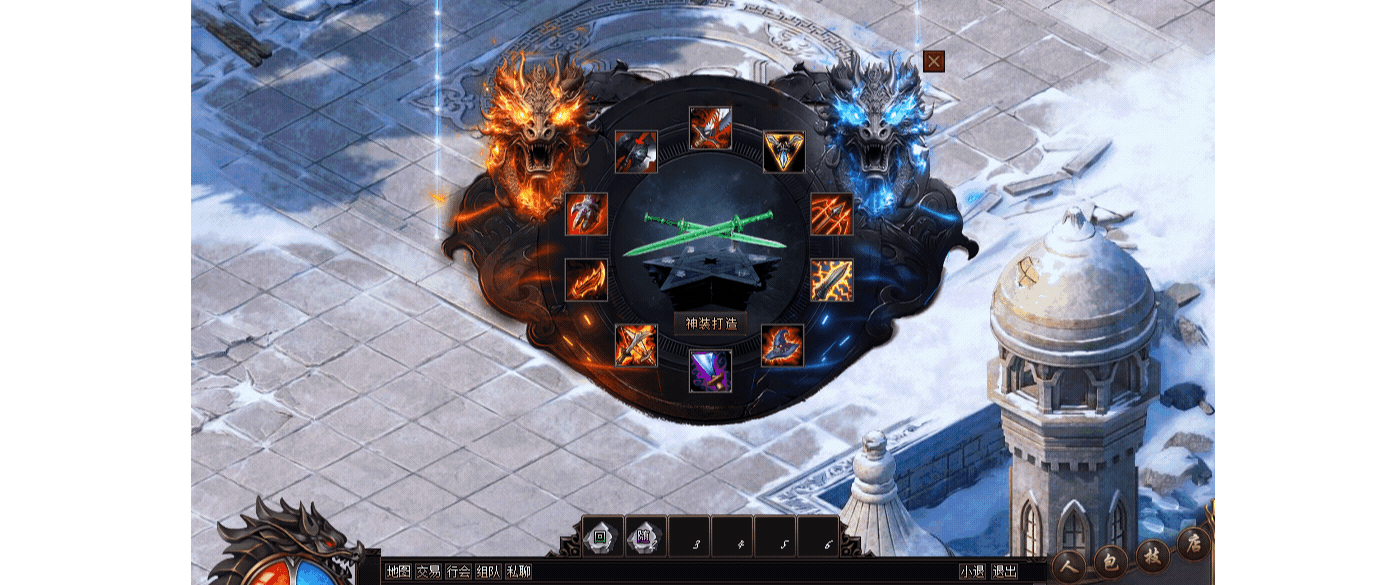Select the flaming curved blade icon
This screenshot has height=585, width=1386.
click(586, 280)
